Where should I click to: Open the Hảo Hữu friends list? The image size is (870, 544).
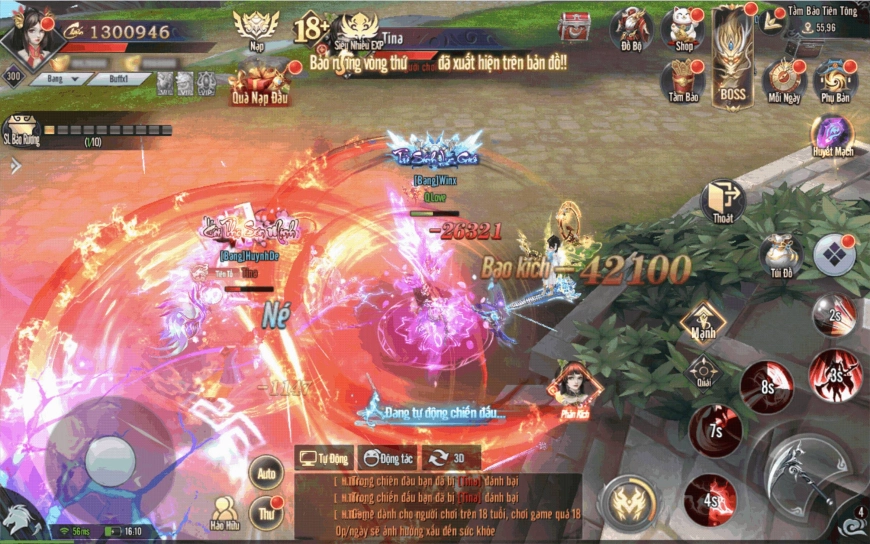225,512
